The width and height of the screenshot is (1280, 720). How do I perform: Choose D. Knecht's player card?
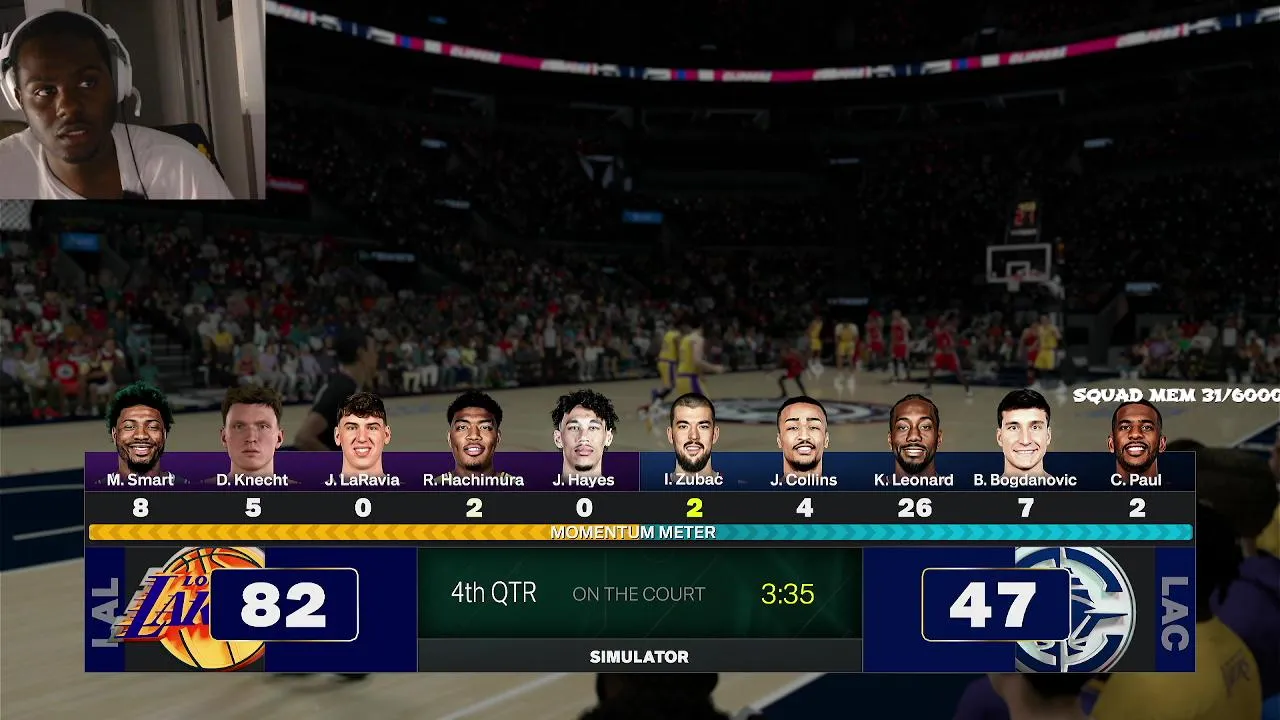pos(252,432)
